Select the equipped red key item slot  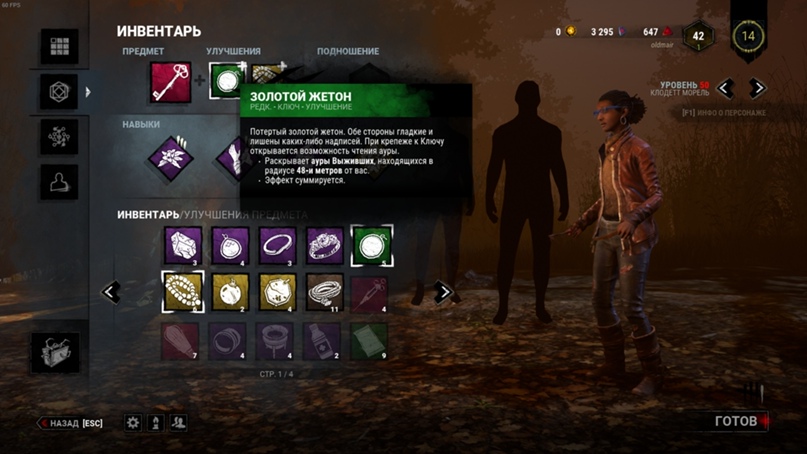[x=170, y=82]
